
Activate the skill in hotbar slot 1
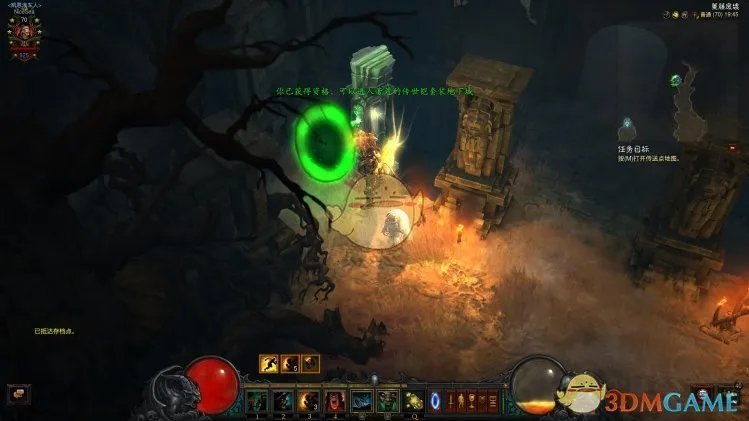(x=257, y=400)
